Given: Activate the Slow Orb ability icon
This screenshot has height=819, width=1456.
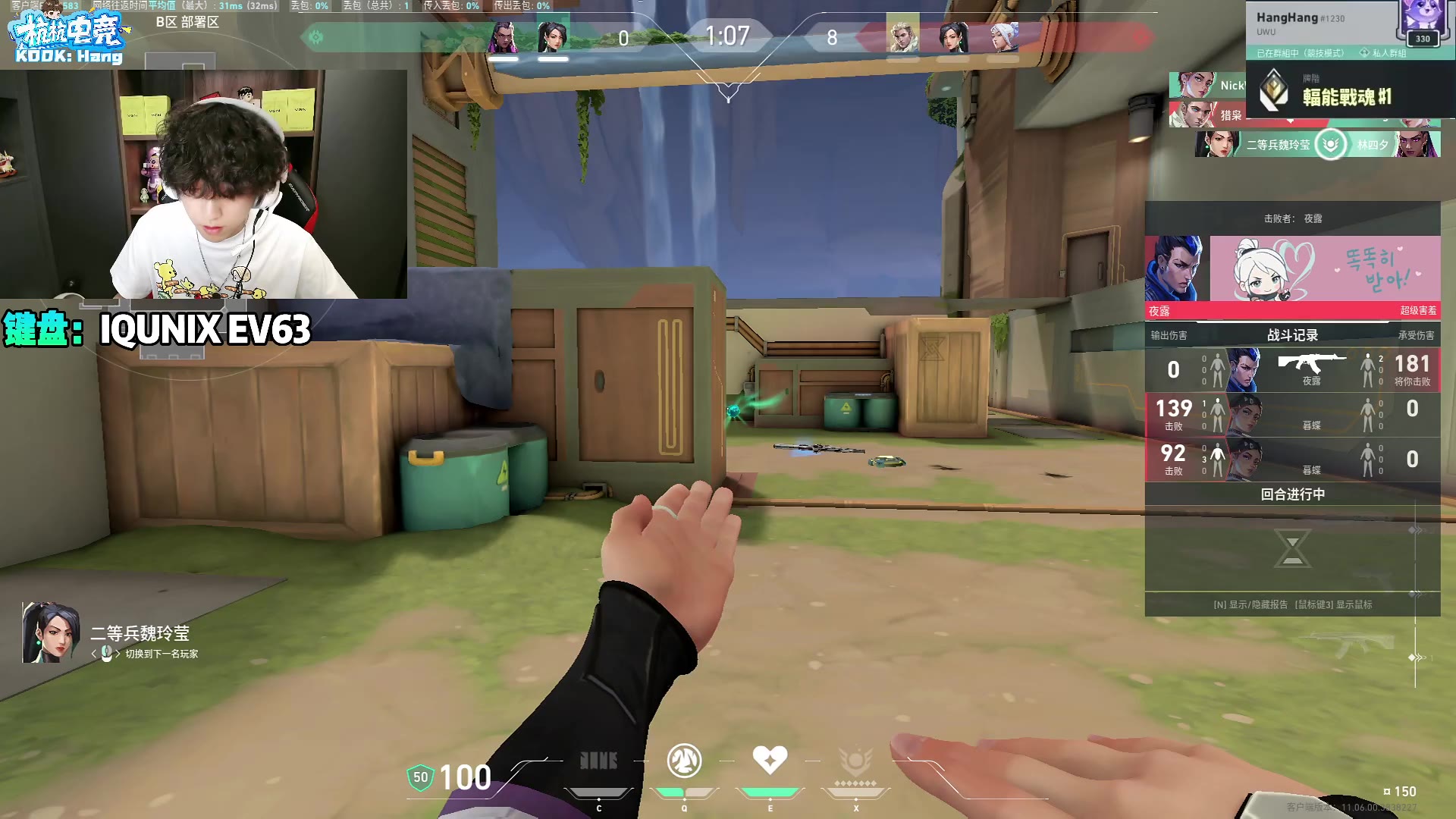Looking at the screenshot, I should tap(684, 761).
